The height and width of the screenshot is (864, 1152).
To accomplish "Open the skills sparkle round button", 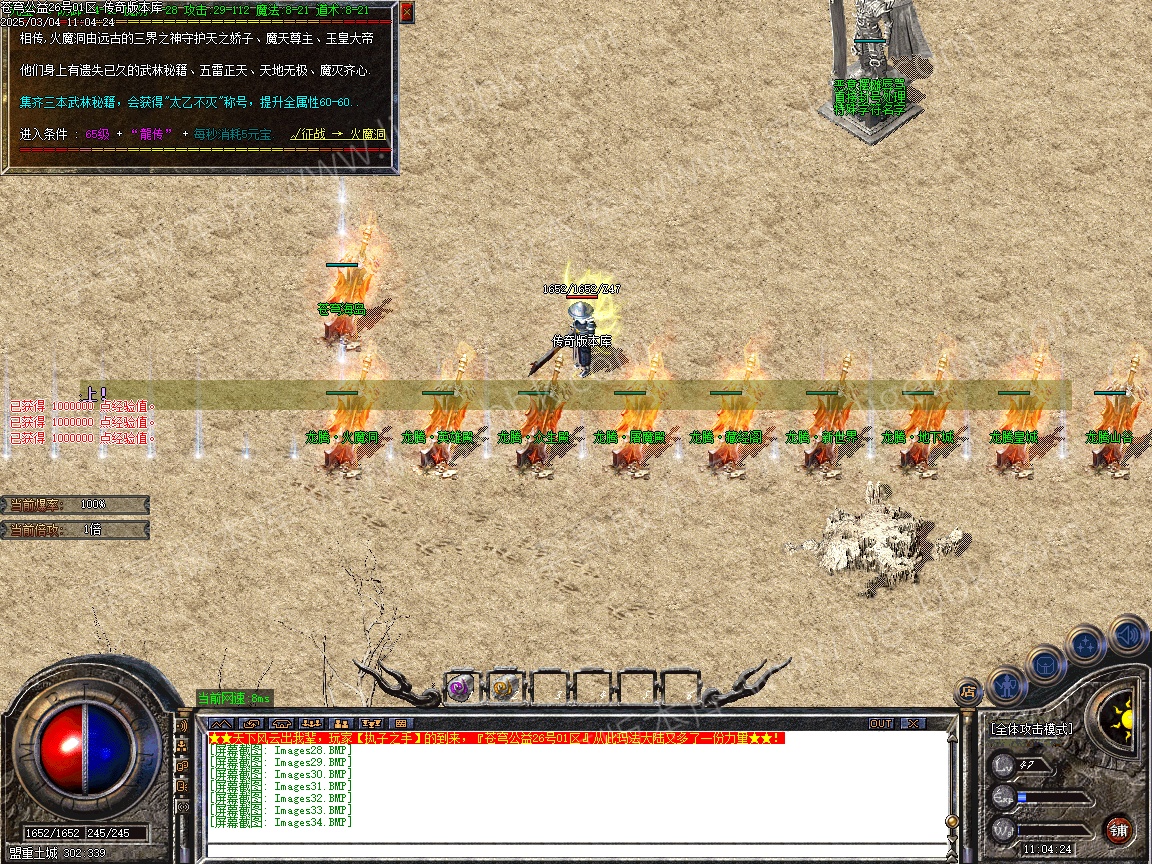I will [x=1086, y=645].
